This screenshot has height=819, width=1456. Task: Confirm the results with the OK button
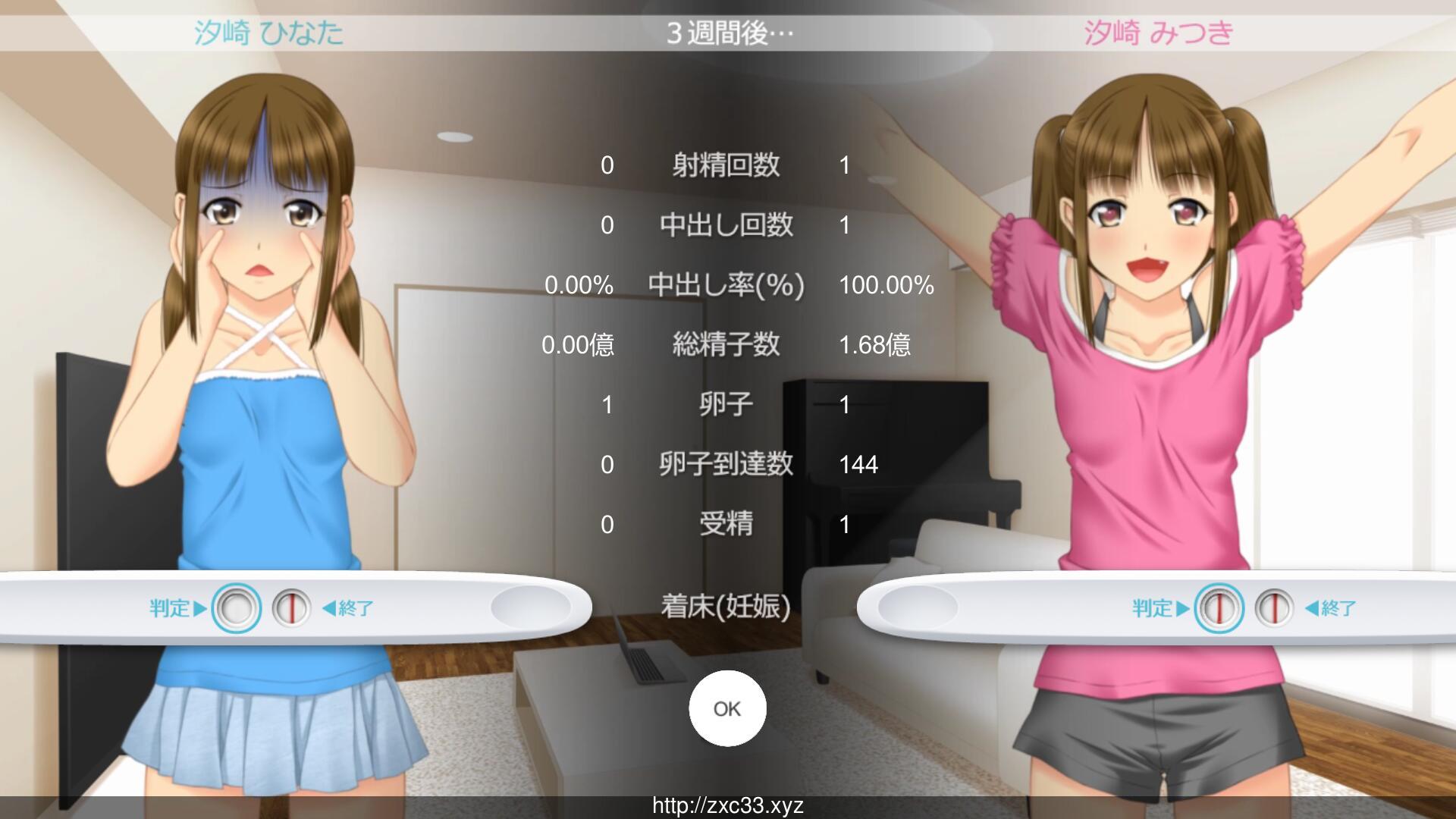(726, 708)
